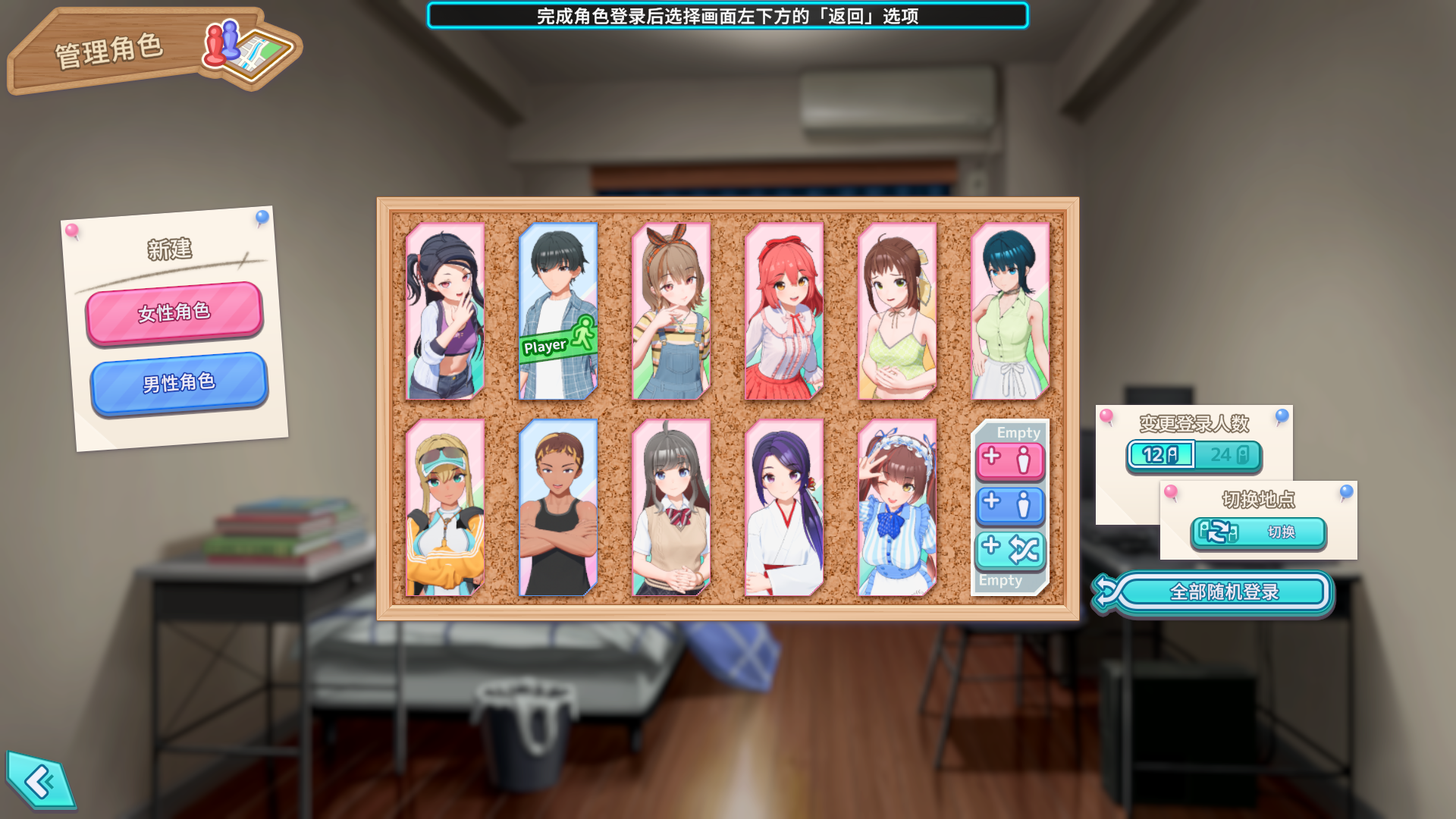Add a female character to the empty slot
Viewport: 1456px width, 819px height.
click(1010, 460)
